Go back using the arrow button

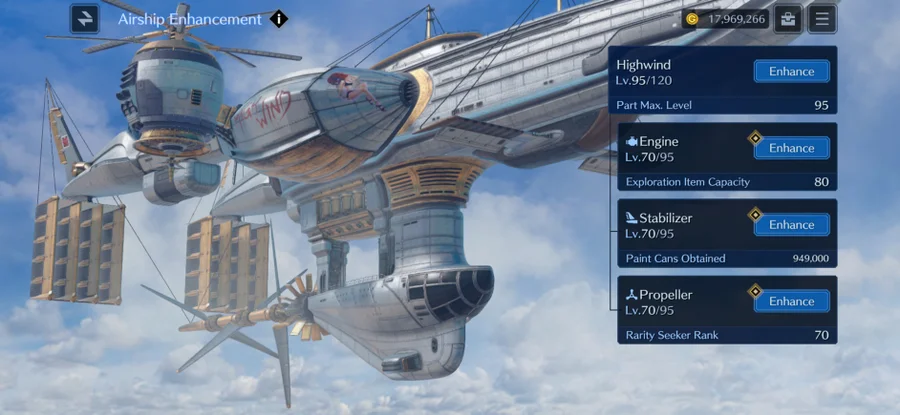click(x=85, y=18)
